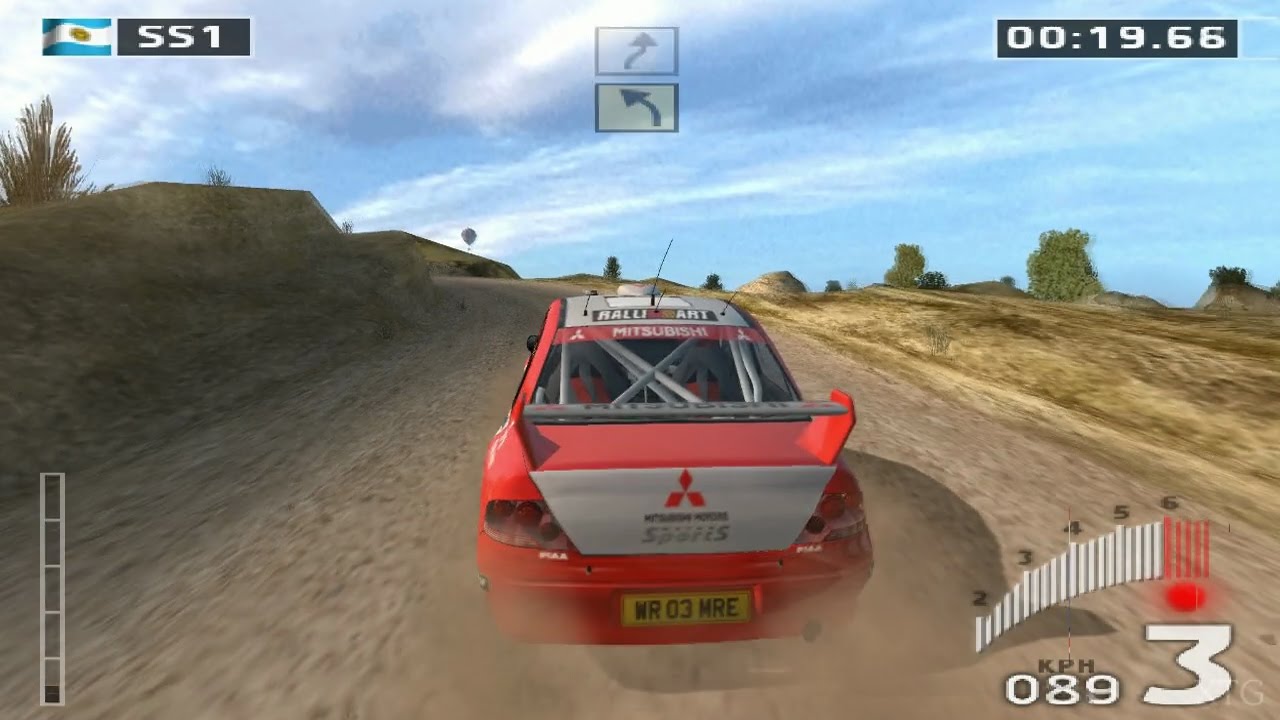Screen dimensions: 1280x720
Task: Select the sharp-left pacenote arrow icon
Action: pos(637,108)
